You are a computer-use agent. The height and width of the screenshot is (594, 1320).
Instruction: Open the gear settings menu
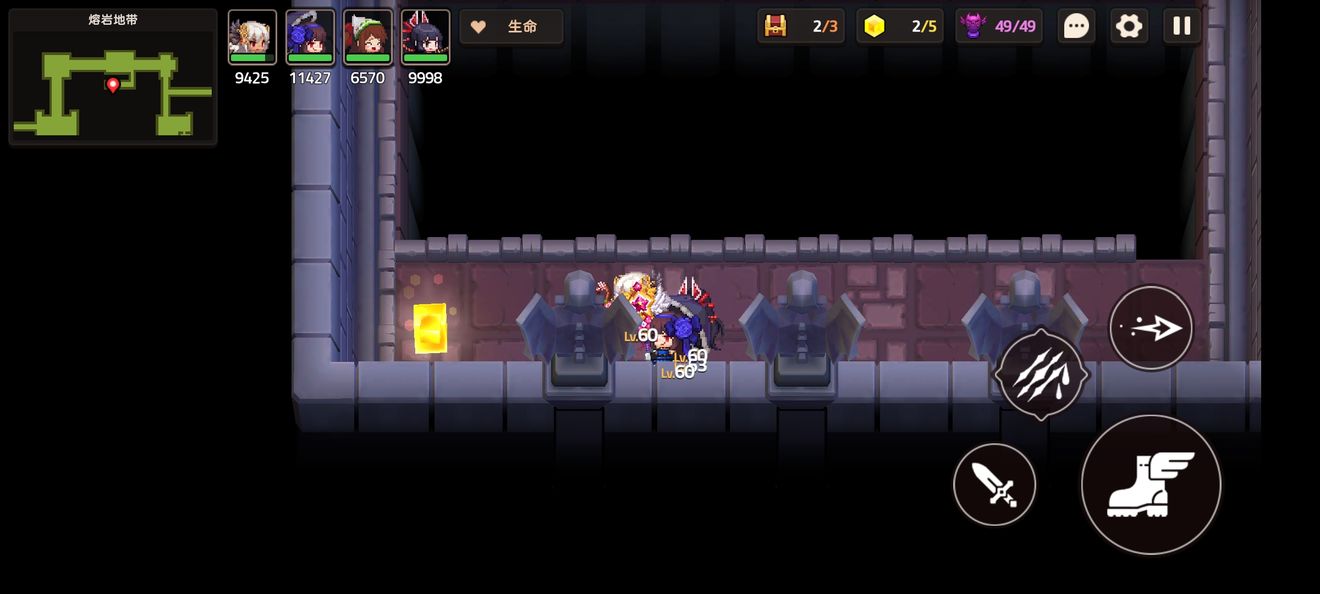point(1129,26)
